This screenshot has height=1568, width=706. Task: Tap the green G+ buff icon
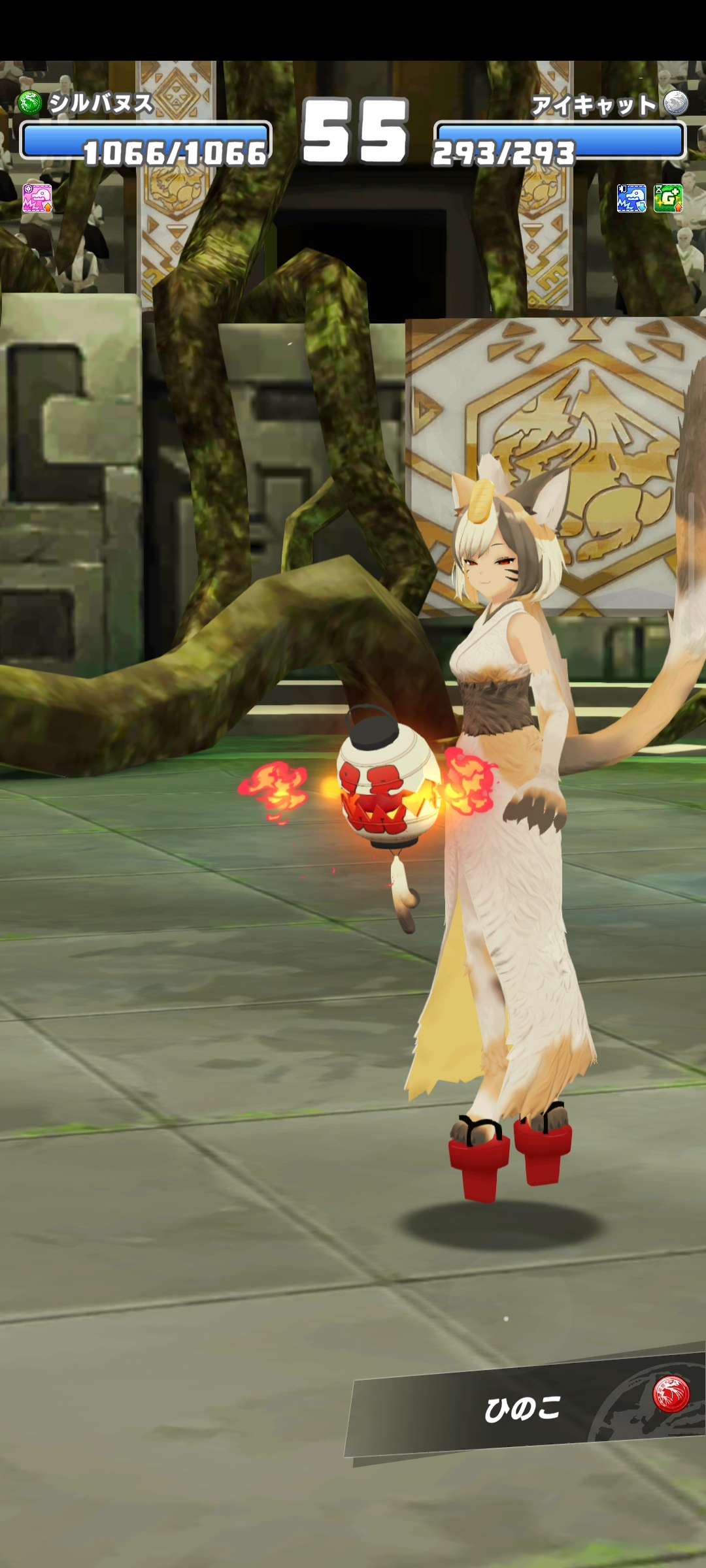coord(667,198)
